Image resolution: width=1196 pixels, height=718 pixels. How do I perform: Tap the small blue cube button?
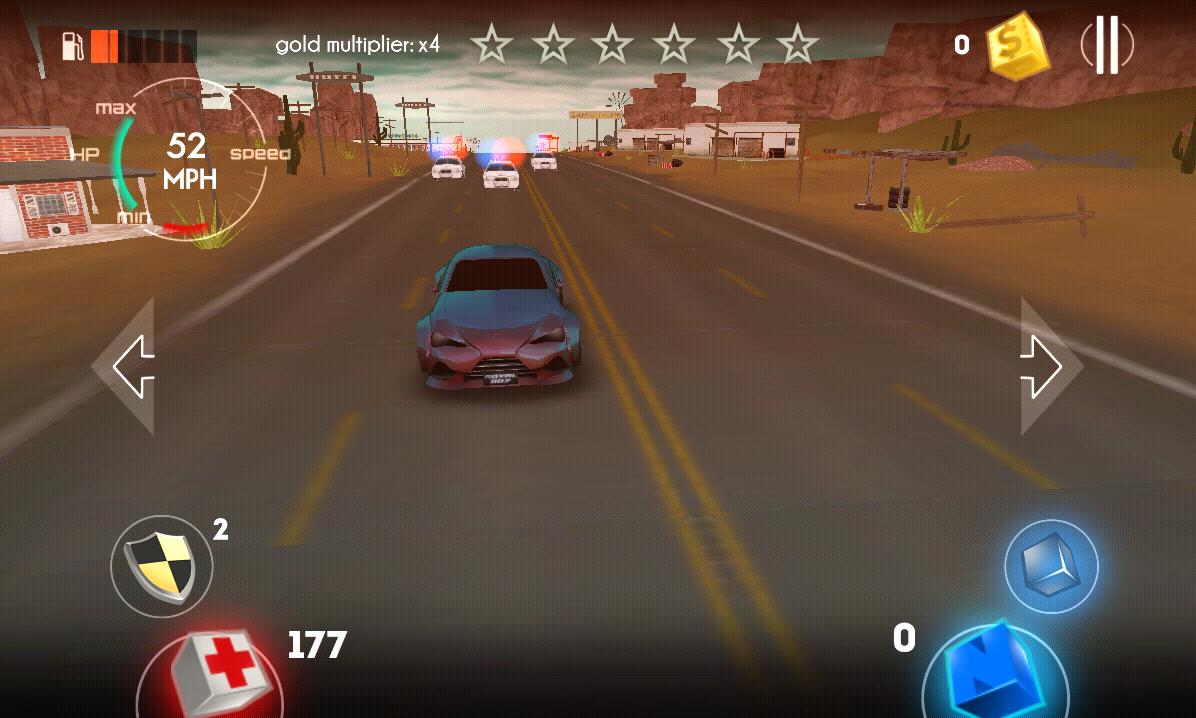[x=1051, y=566]
